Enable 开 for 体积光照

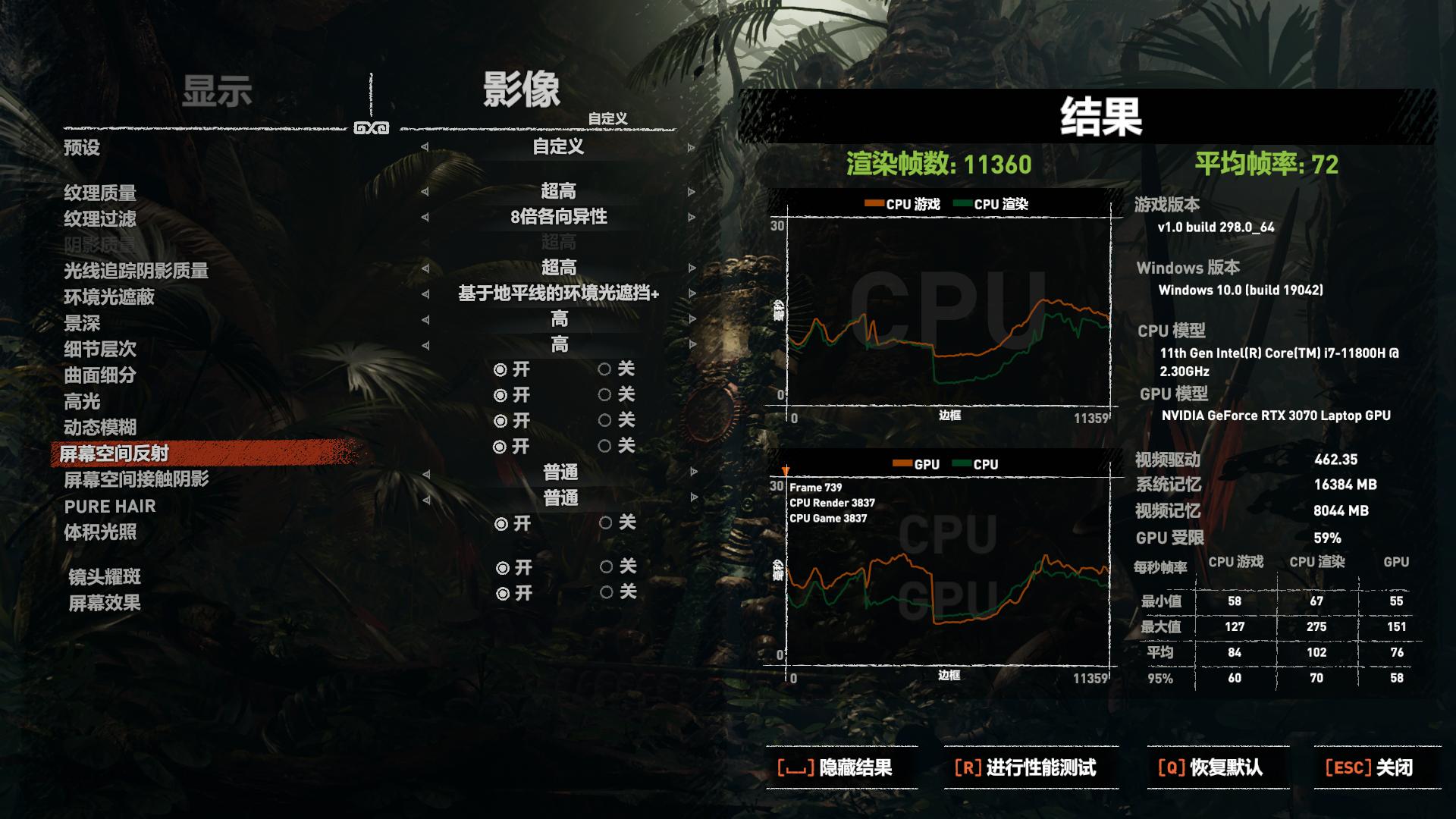500,523
